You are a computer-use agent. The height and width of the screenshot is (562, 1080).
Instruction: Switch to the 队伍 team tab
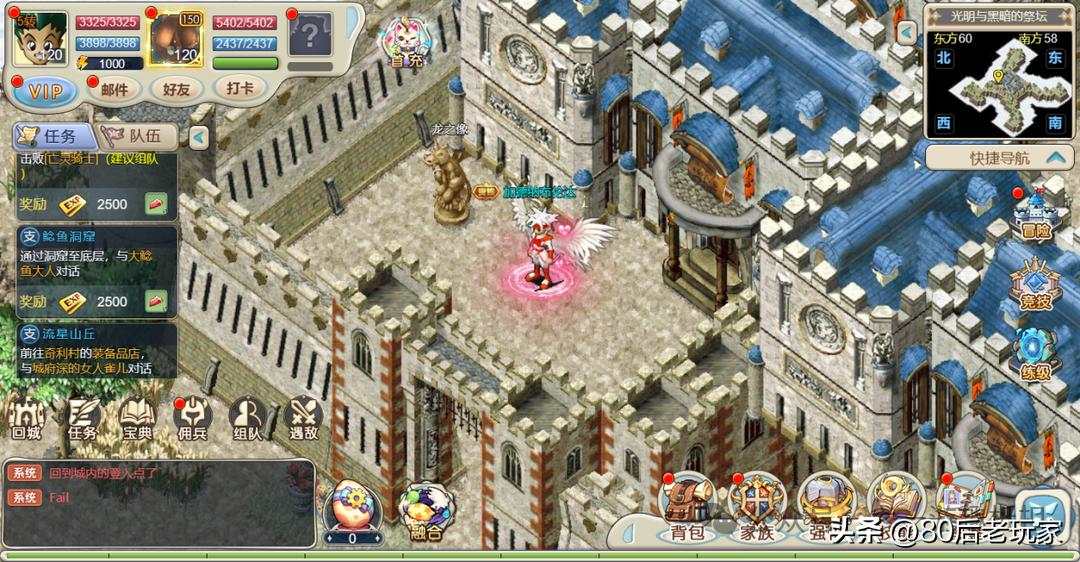140,136
